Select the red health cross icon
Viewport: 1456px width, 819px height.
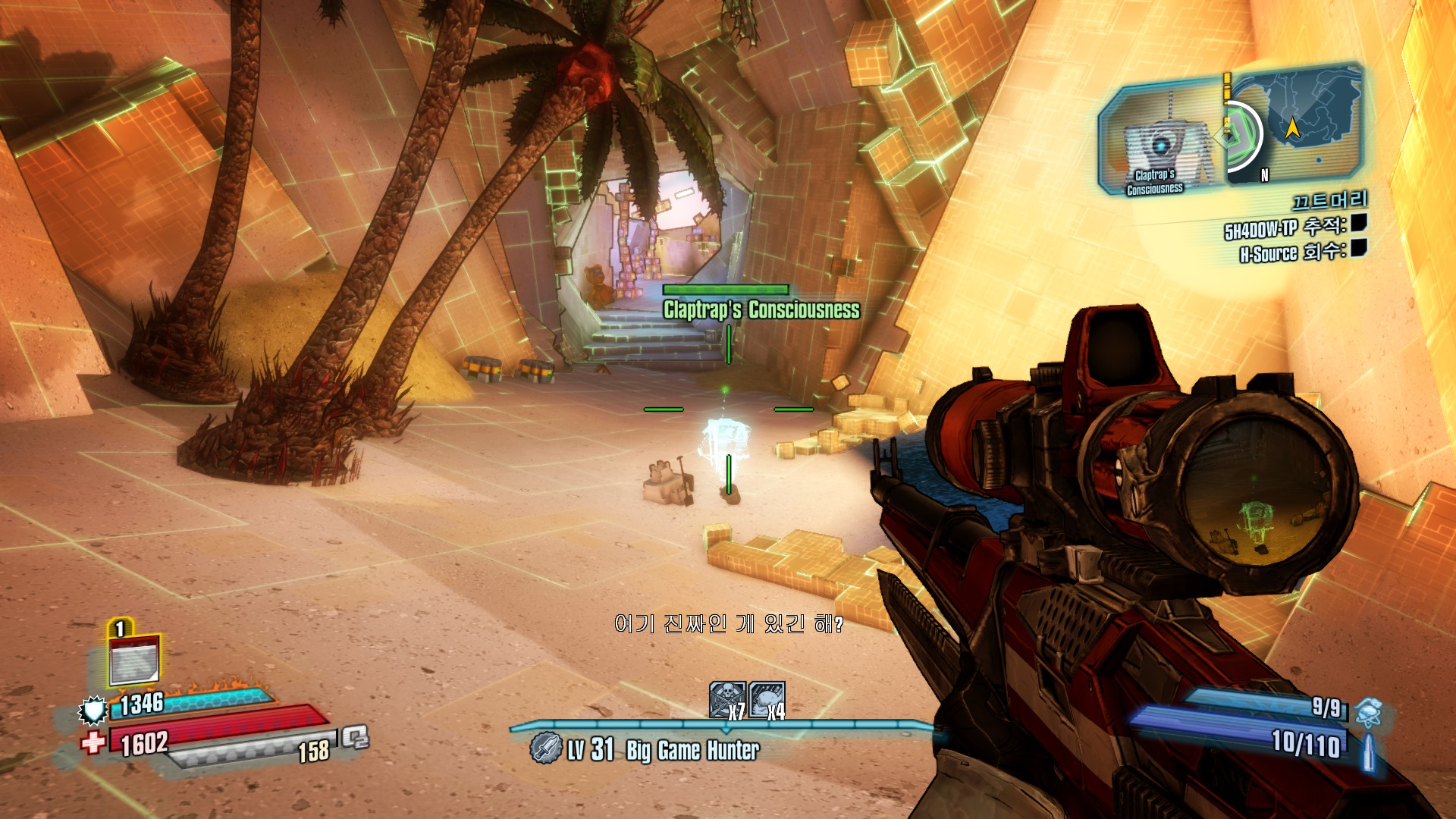[93, 742]
